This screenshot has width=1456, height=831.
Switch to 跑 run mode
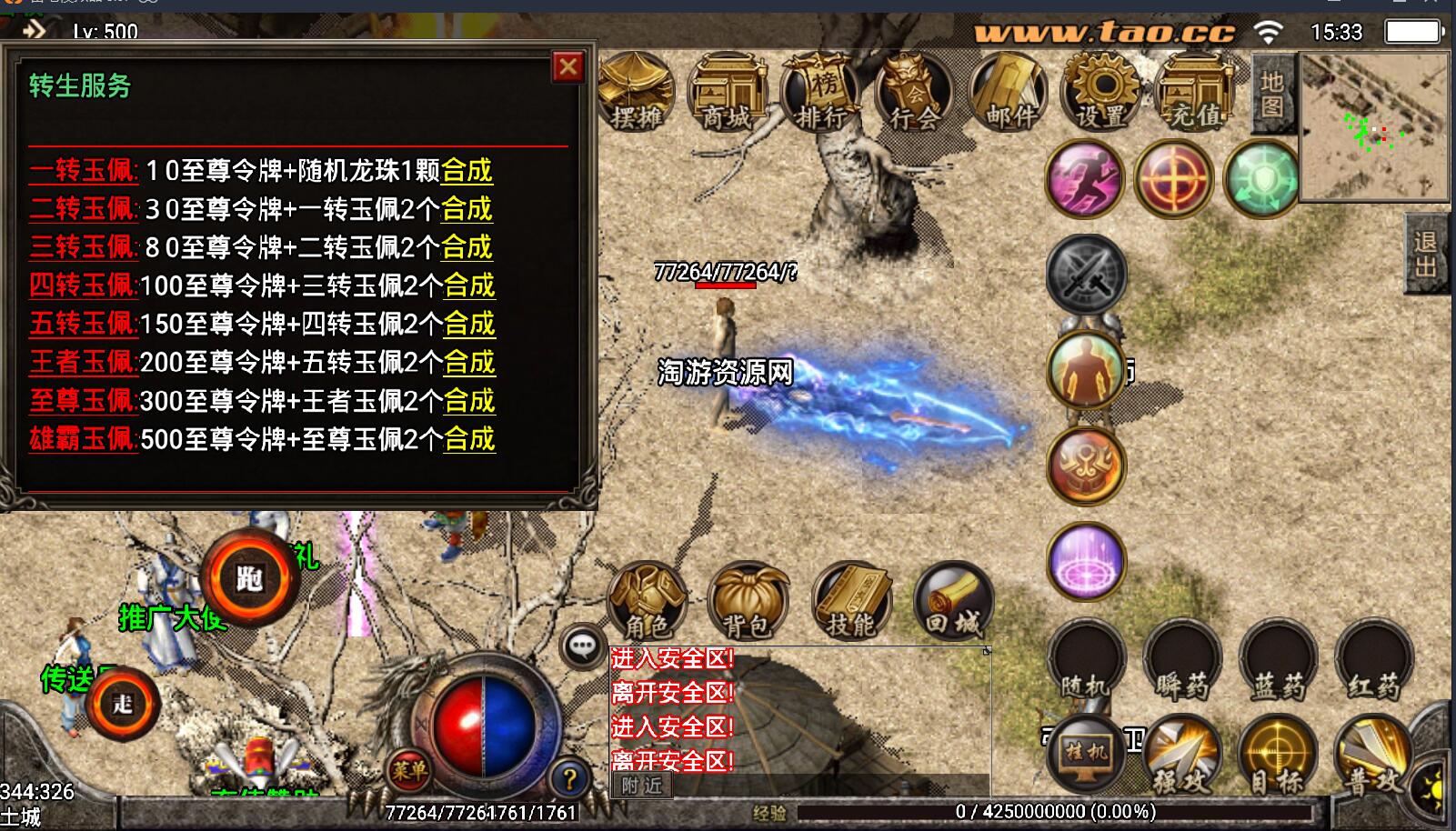point(249,579)
